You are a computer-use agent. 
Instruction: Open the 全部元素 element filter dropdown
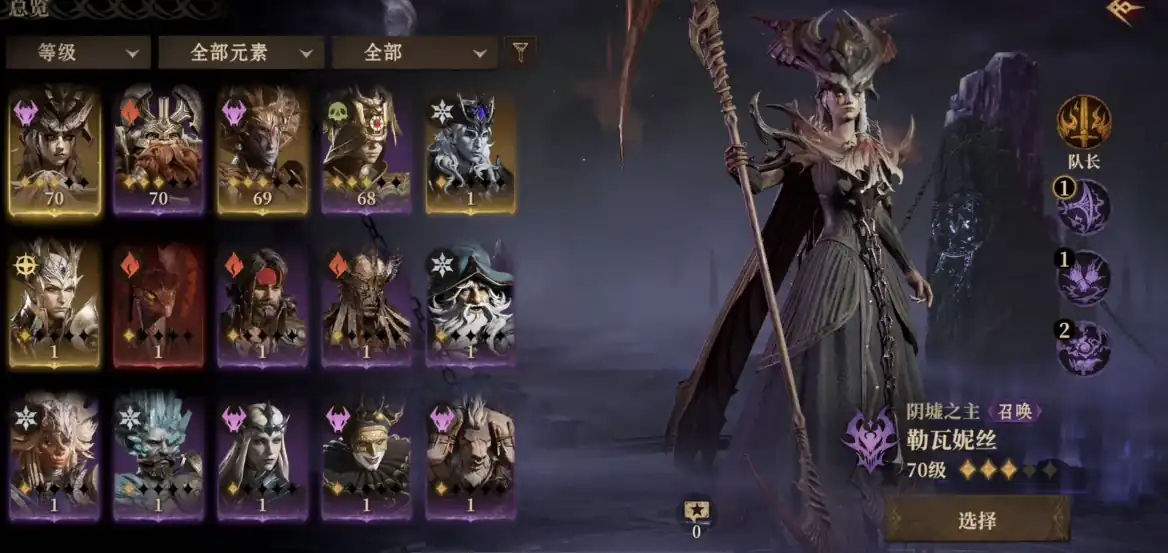241,53
